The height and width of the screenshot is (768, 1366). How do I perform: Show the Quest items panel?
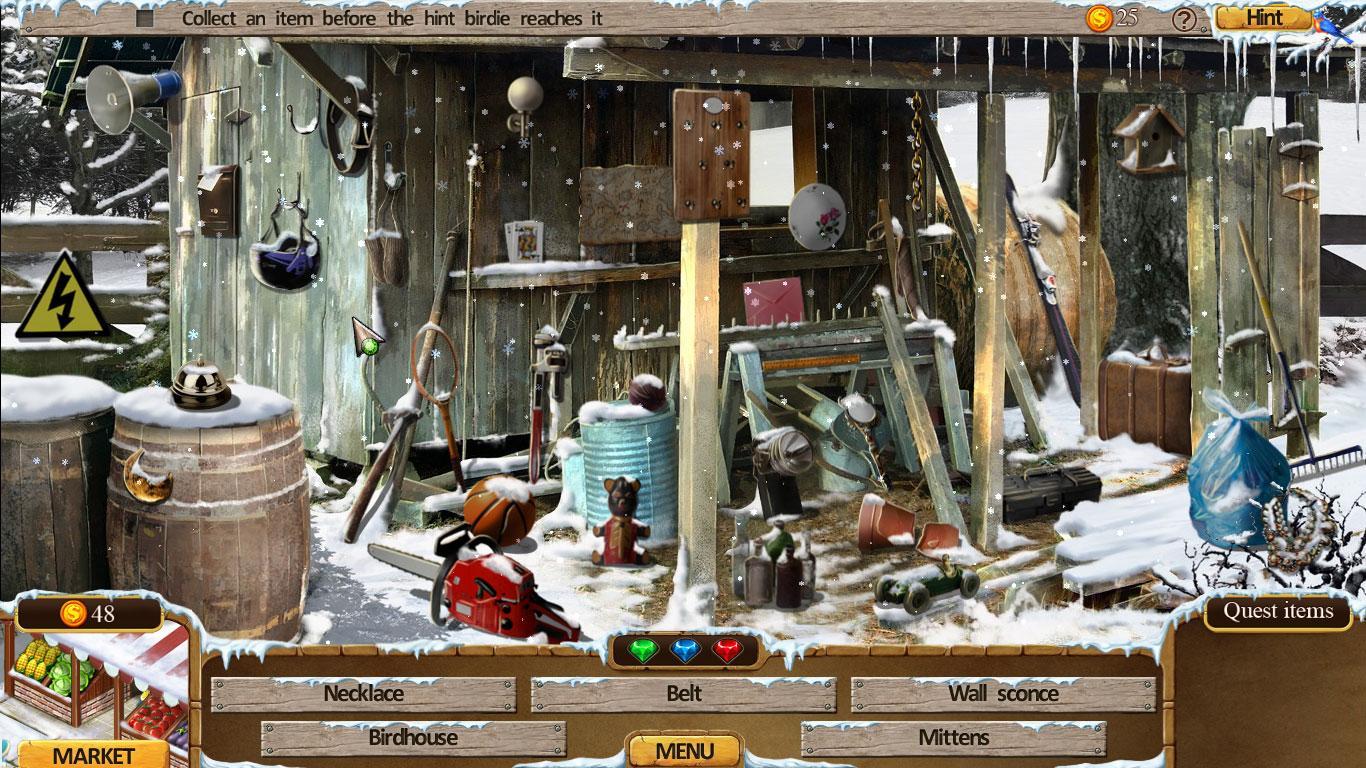point(1278,611)
